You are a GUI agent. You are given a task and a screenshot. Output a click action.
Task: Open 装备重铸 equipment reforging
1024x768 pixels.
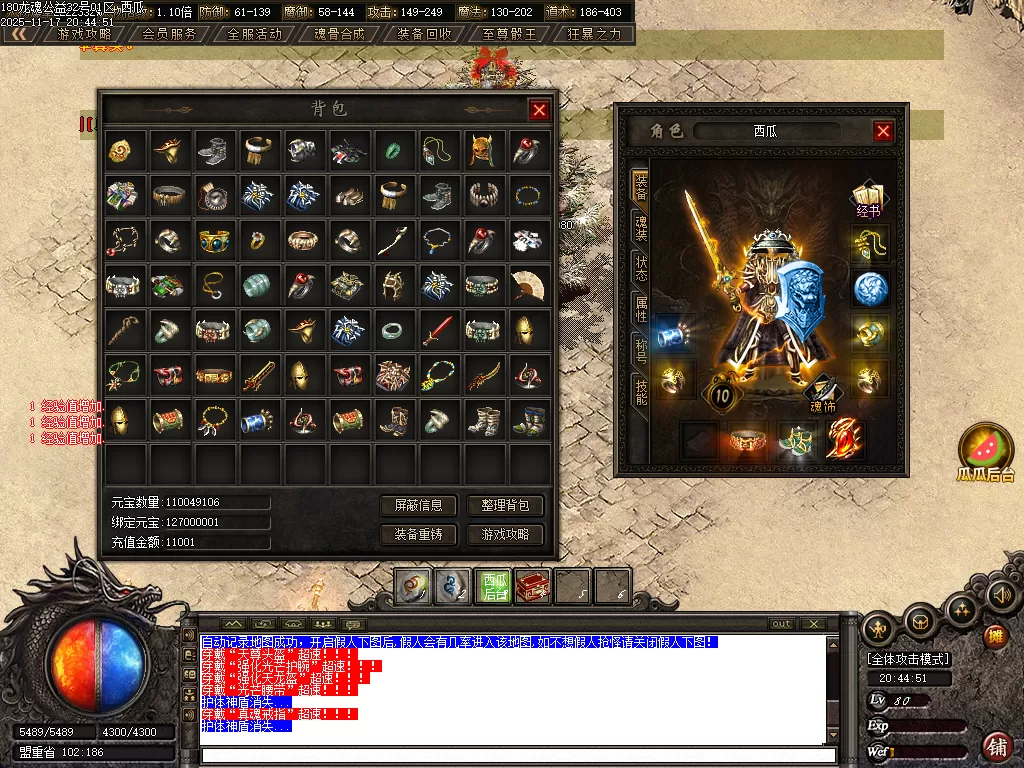pos(419,535)
